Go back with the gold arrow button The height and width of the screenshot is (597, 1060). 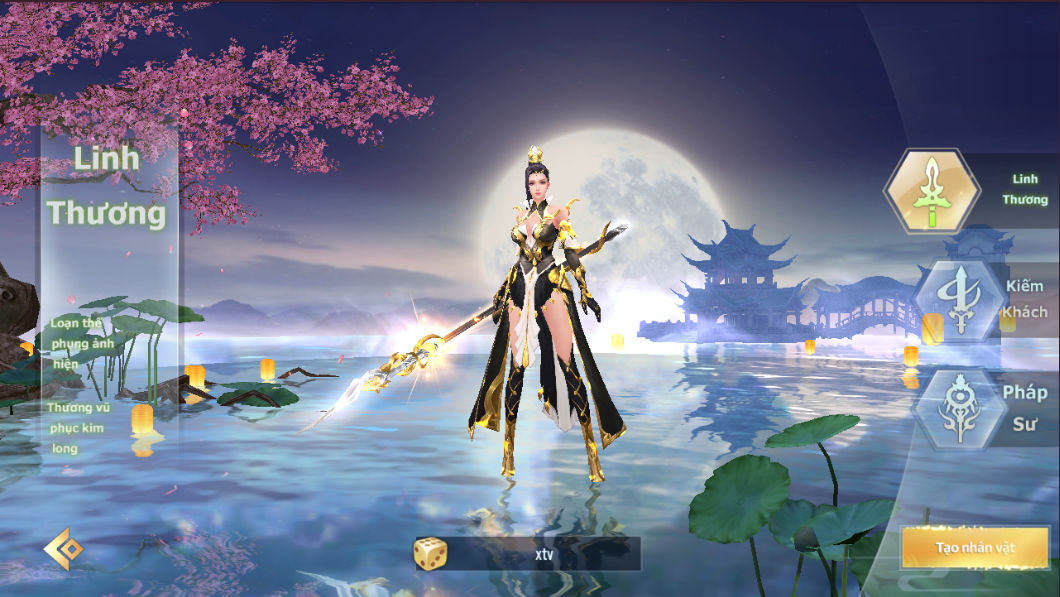(x=63, y=550)
